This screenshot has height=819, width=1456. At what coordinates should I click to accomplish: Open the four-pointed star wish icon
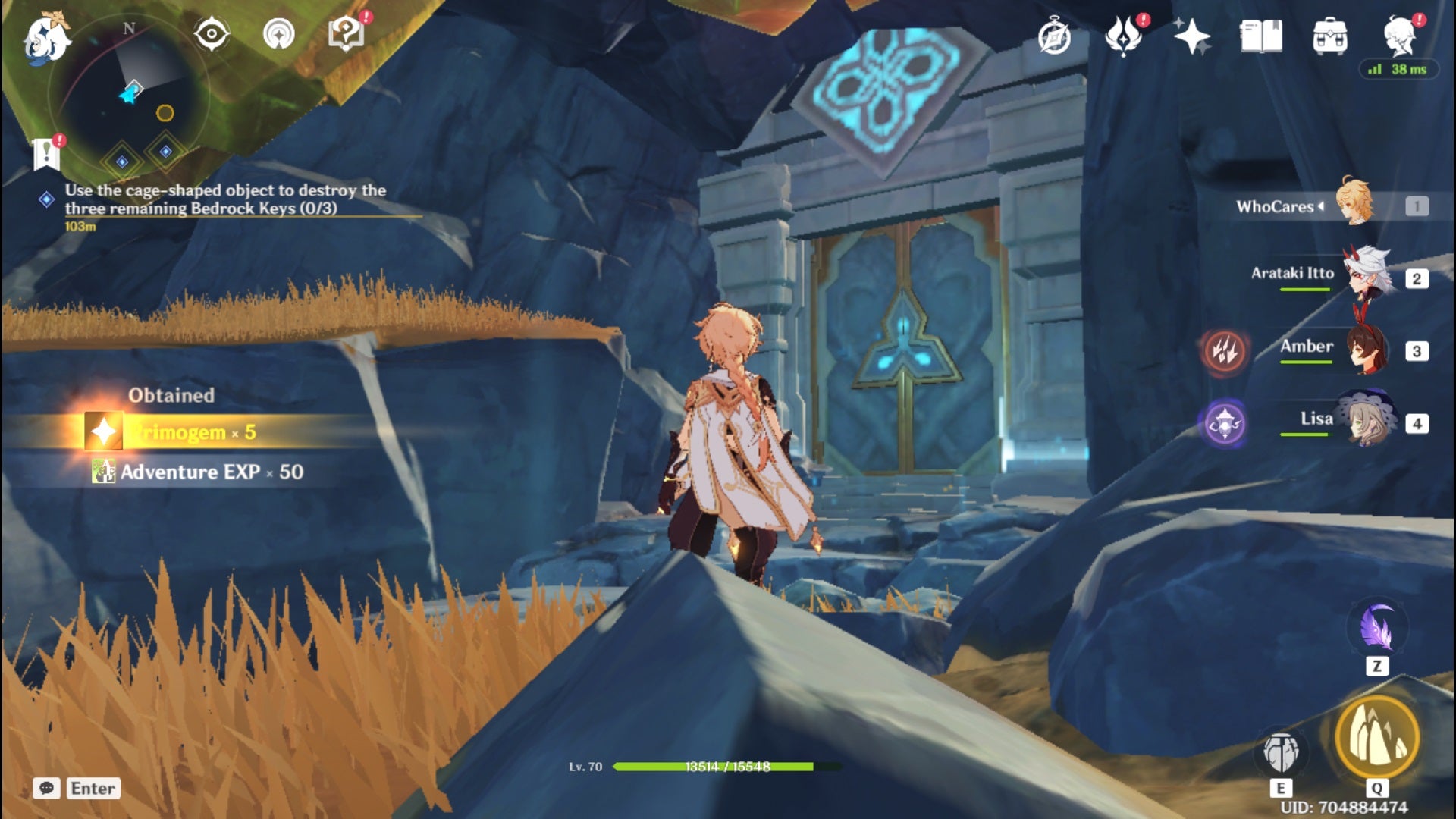click(x=1191, y=36)
